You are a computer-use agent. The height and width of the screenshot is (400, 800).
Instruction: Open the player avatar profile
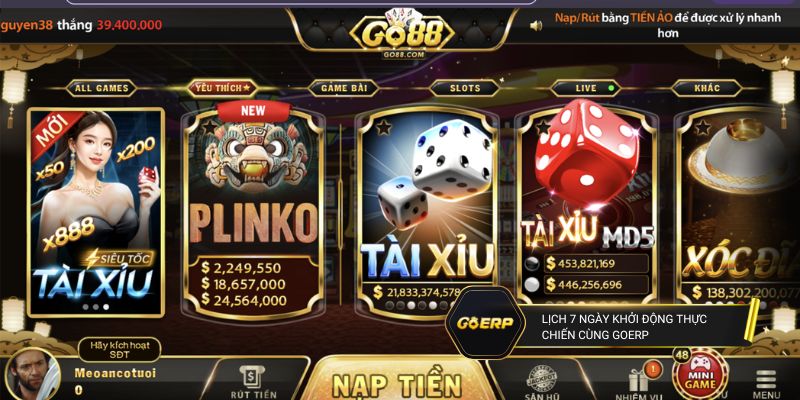(x=32, y=376)
